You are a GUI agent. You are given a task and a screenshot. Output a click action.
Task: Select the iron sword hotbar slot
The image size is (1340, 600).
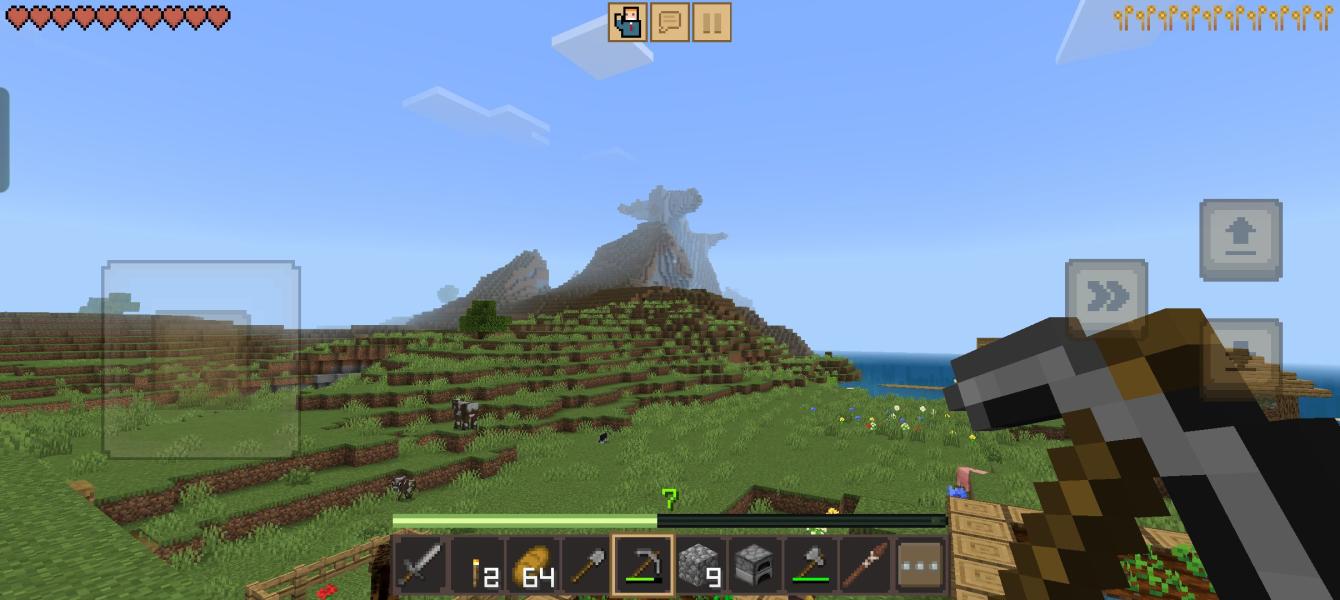click(x=420, y=566)
